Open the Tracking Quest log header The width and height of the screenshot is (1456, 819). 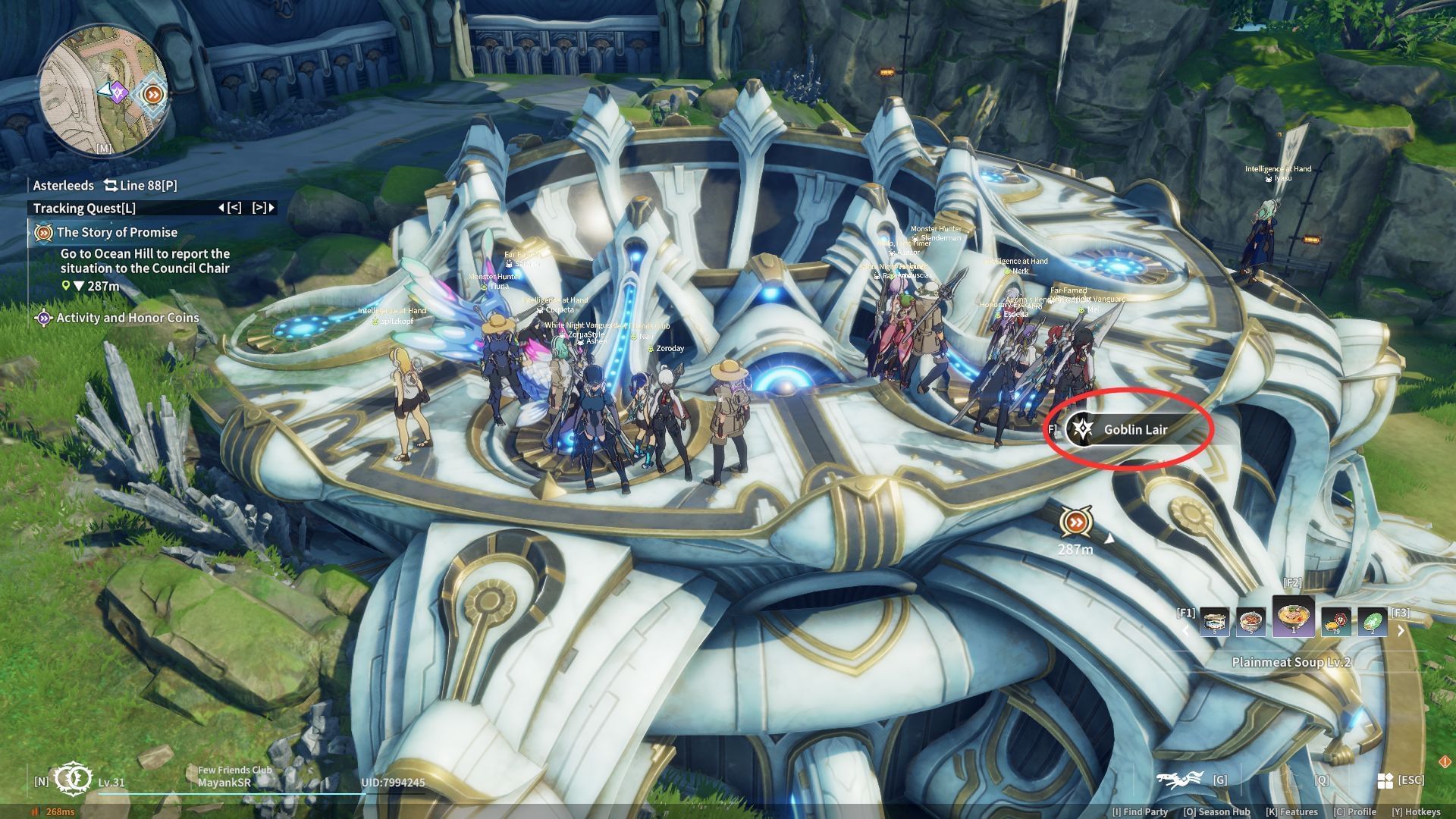coord(84,209)
